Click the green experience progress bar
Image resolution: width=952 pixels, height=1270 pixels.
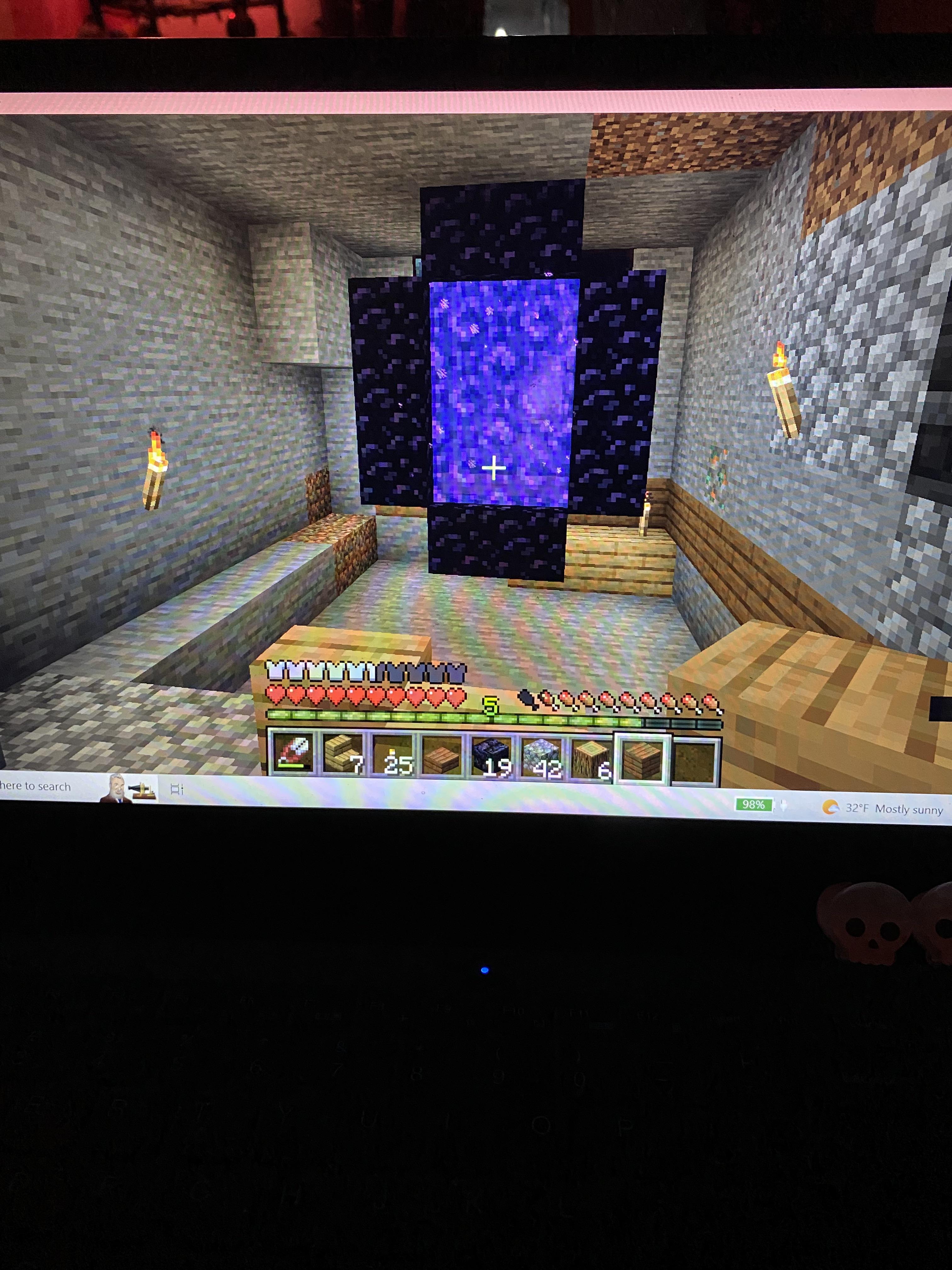[x=402, y=722]
